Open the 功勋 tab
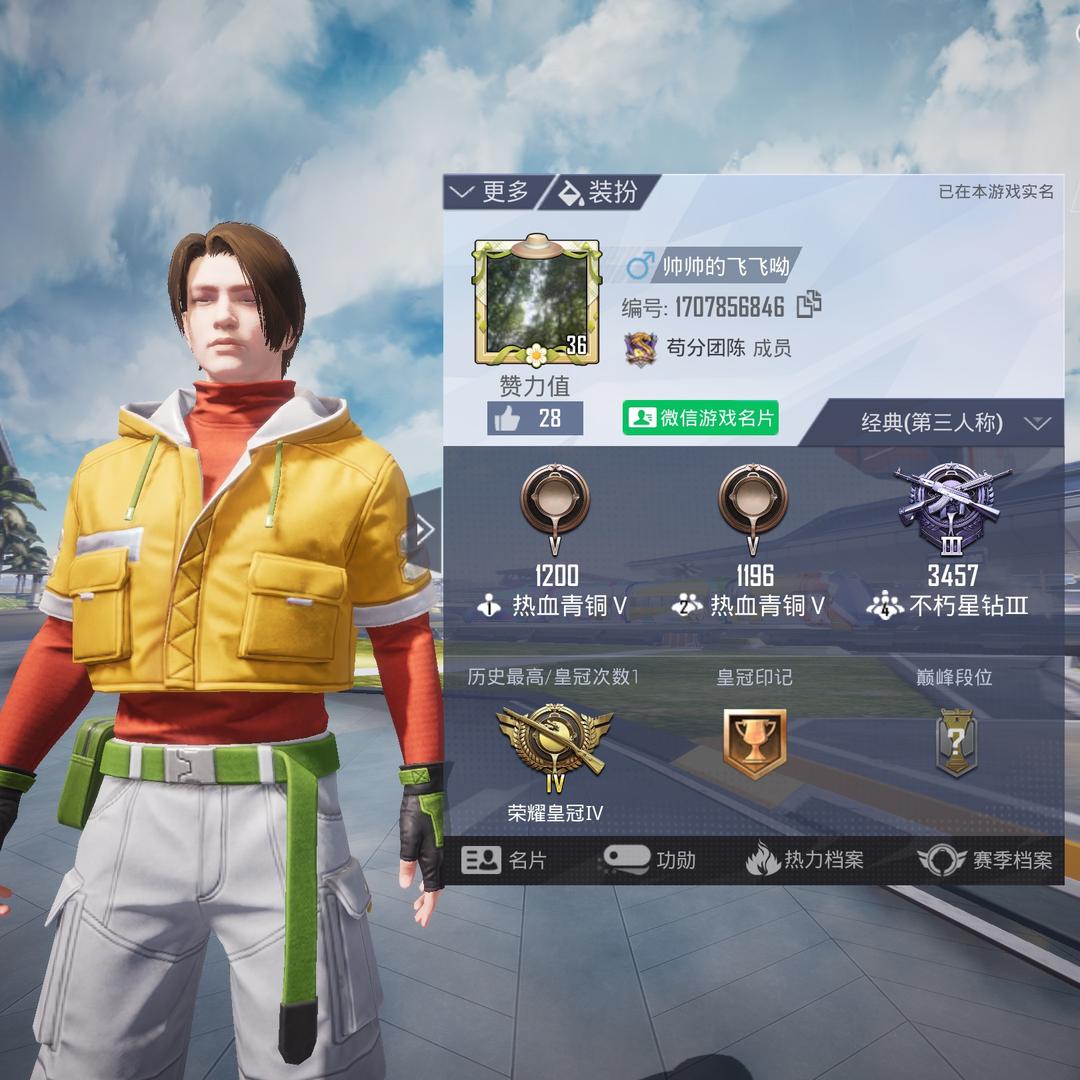This screenshot has height=1080, width=1080. click(651, 860)
